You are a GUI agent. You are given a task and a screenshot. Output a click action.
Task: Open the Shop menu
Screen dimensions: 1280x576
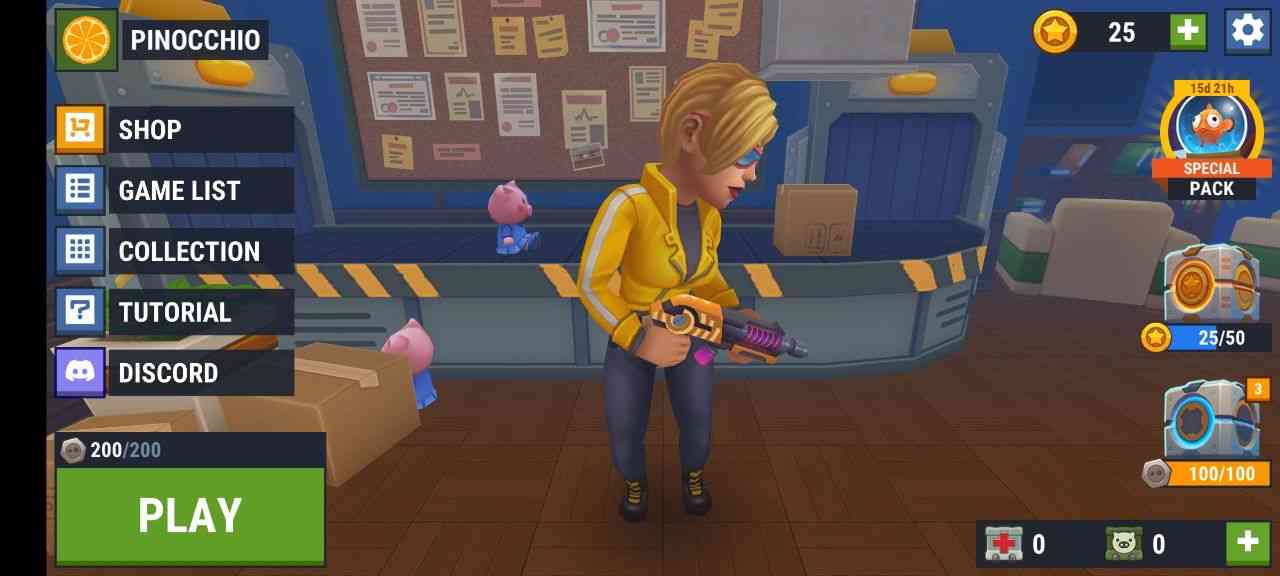(x=175, y=130)
